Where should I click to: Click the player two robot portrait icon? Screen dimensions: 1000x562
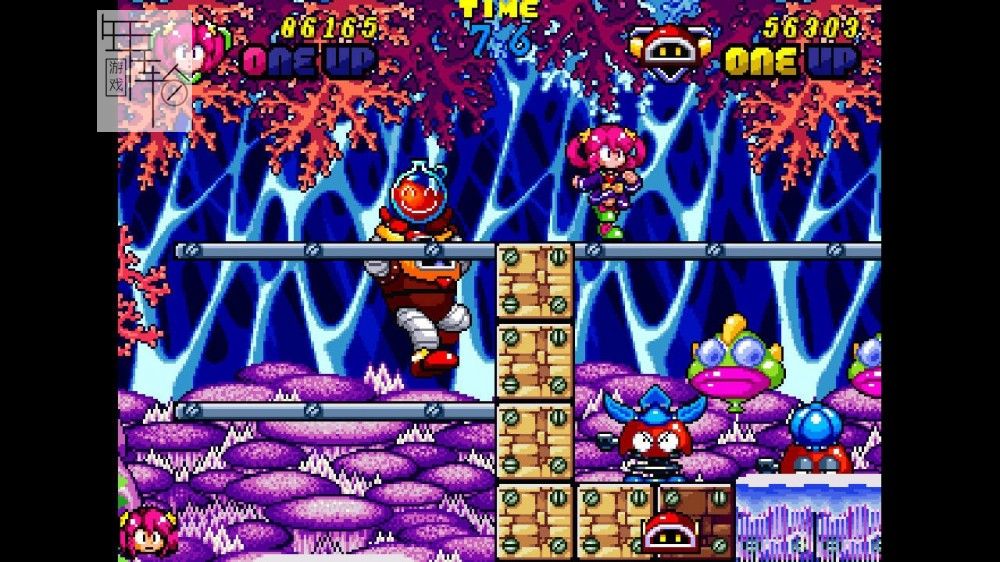671,51
